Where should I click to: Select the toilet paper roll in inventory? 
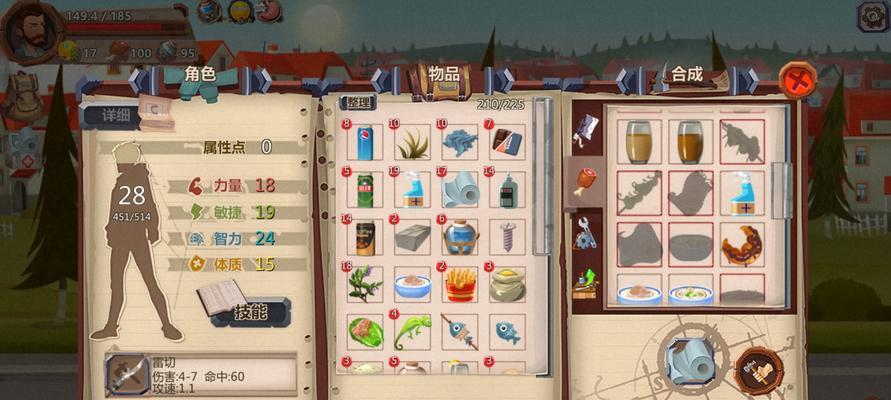[x=459, y=191]
